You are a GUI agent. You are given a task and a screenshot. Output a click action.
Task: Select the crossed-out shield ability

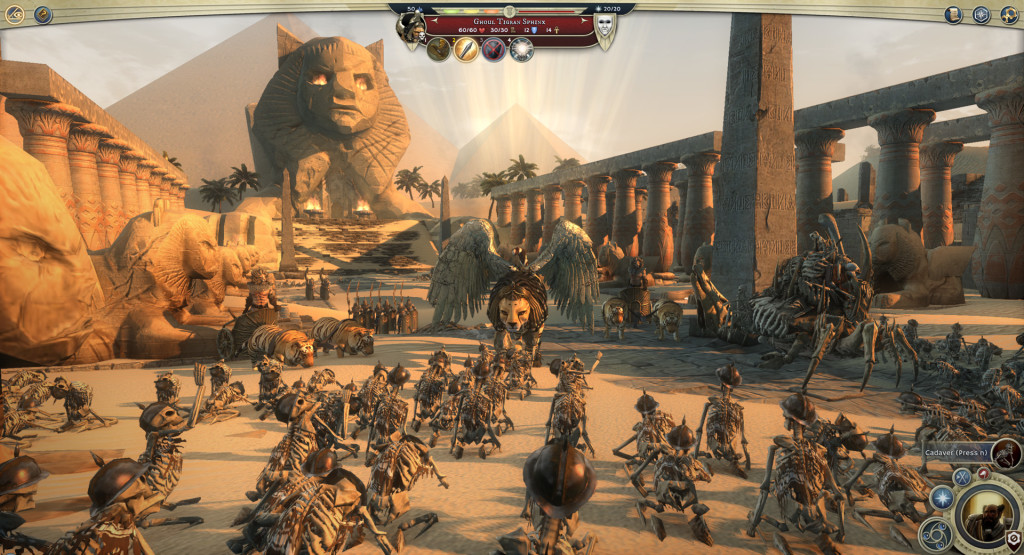coord(494,49)
